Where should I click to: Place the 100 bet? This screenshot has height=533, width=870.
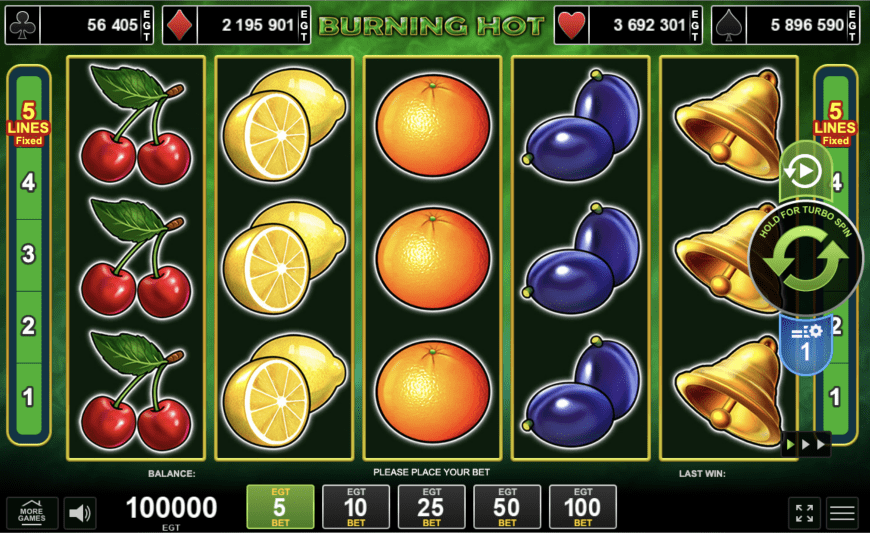click(x=582, y=507)
